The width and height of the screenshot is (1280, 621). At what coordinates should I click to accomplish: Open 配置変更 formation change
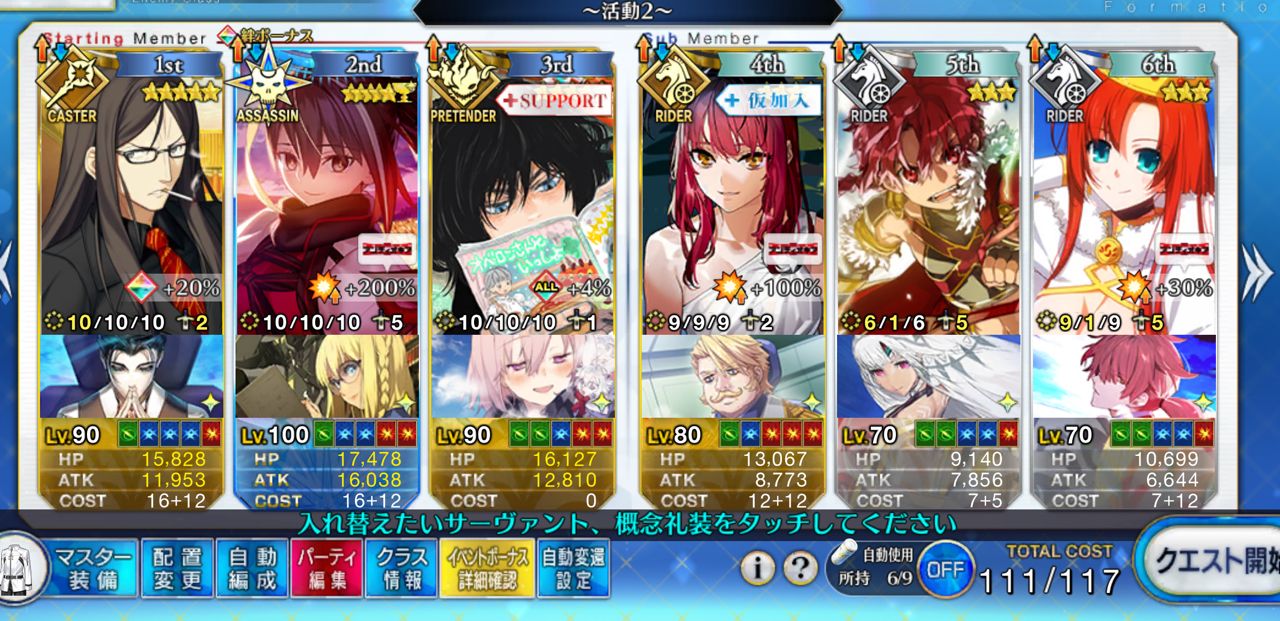coord(177,569)
